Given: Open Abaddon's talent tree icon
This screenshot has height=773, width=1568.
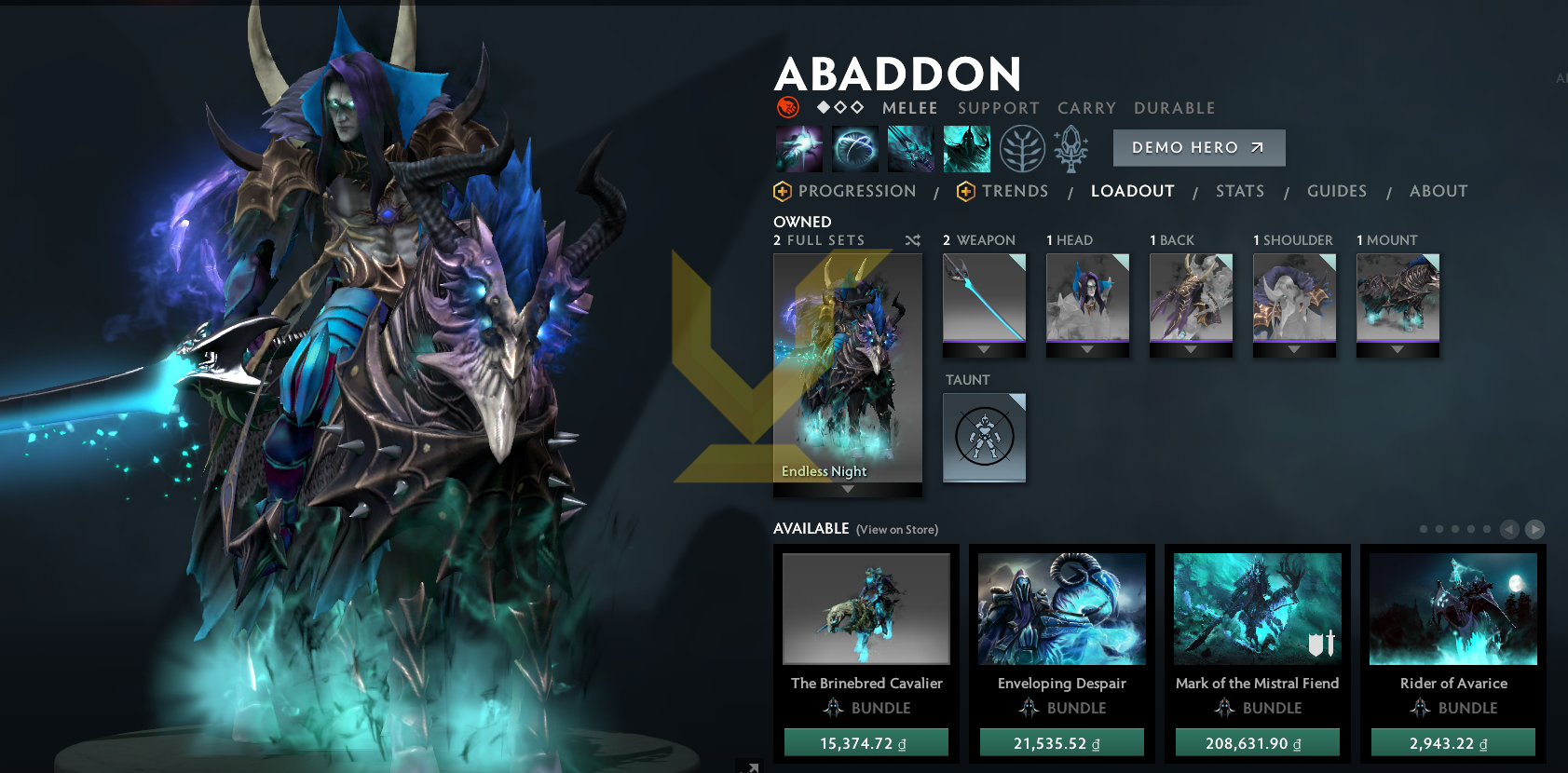Looking at the screenshot, I should pyautogui.click(x=1022, y=149).
